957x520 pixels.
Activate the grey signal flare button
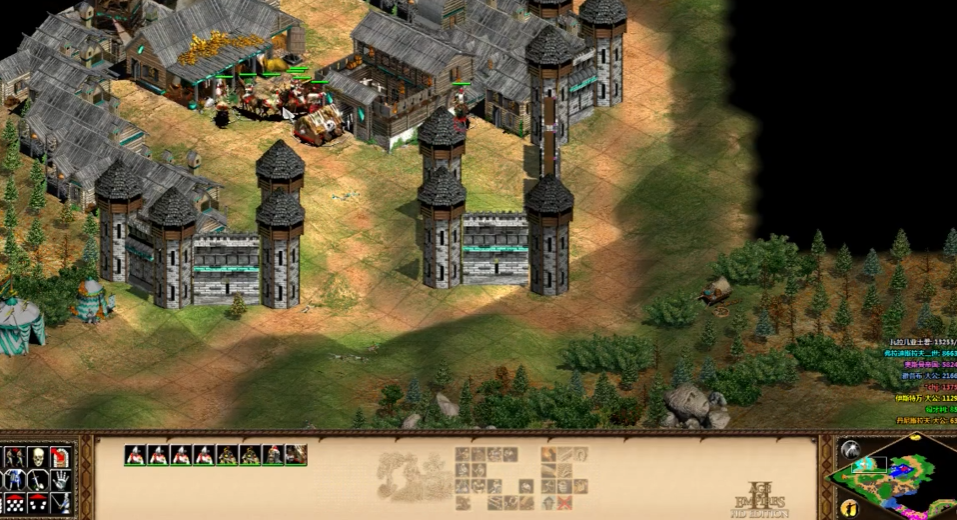click(850, 450)
